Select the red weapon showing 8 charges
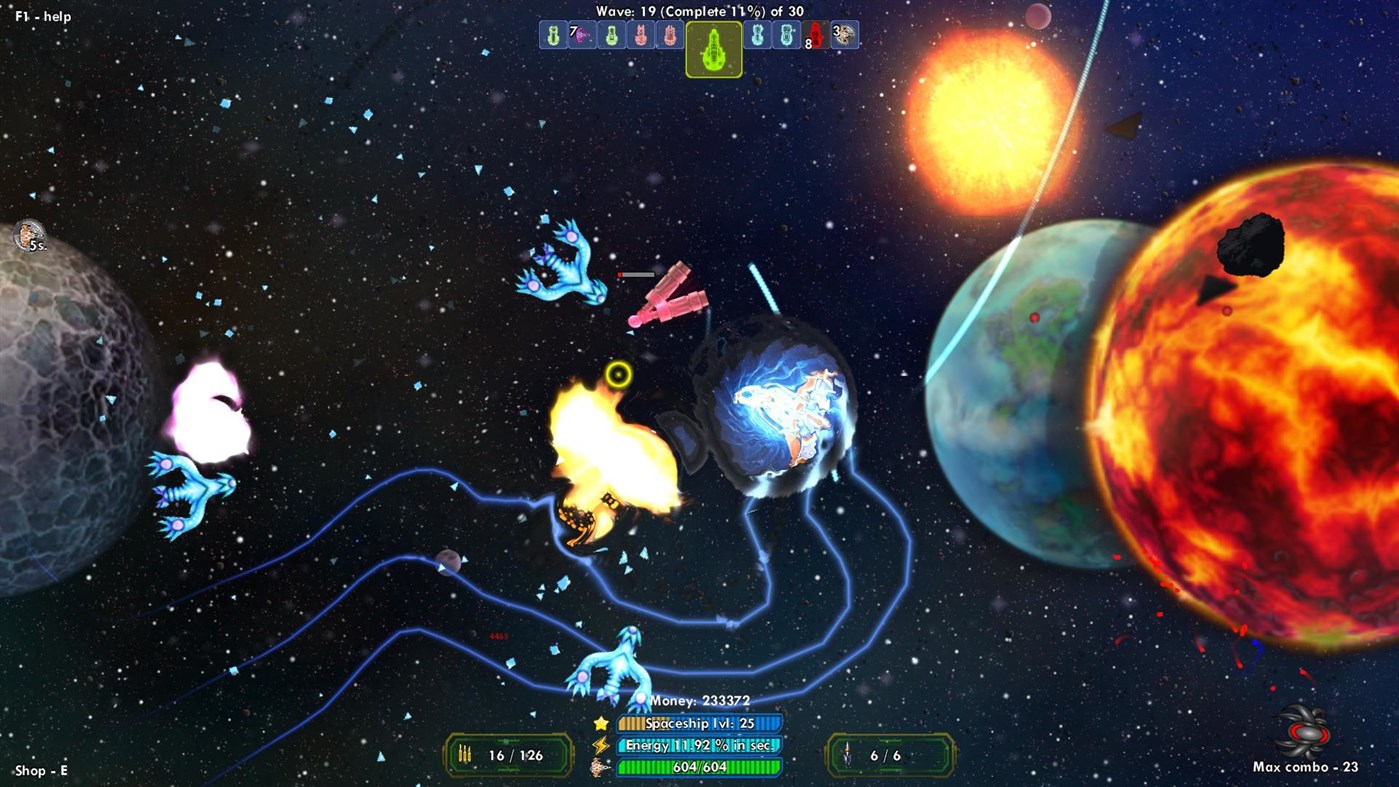Image resolution: width=1399 pixels, height=787 pixels. click(x=816, y=35)
